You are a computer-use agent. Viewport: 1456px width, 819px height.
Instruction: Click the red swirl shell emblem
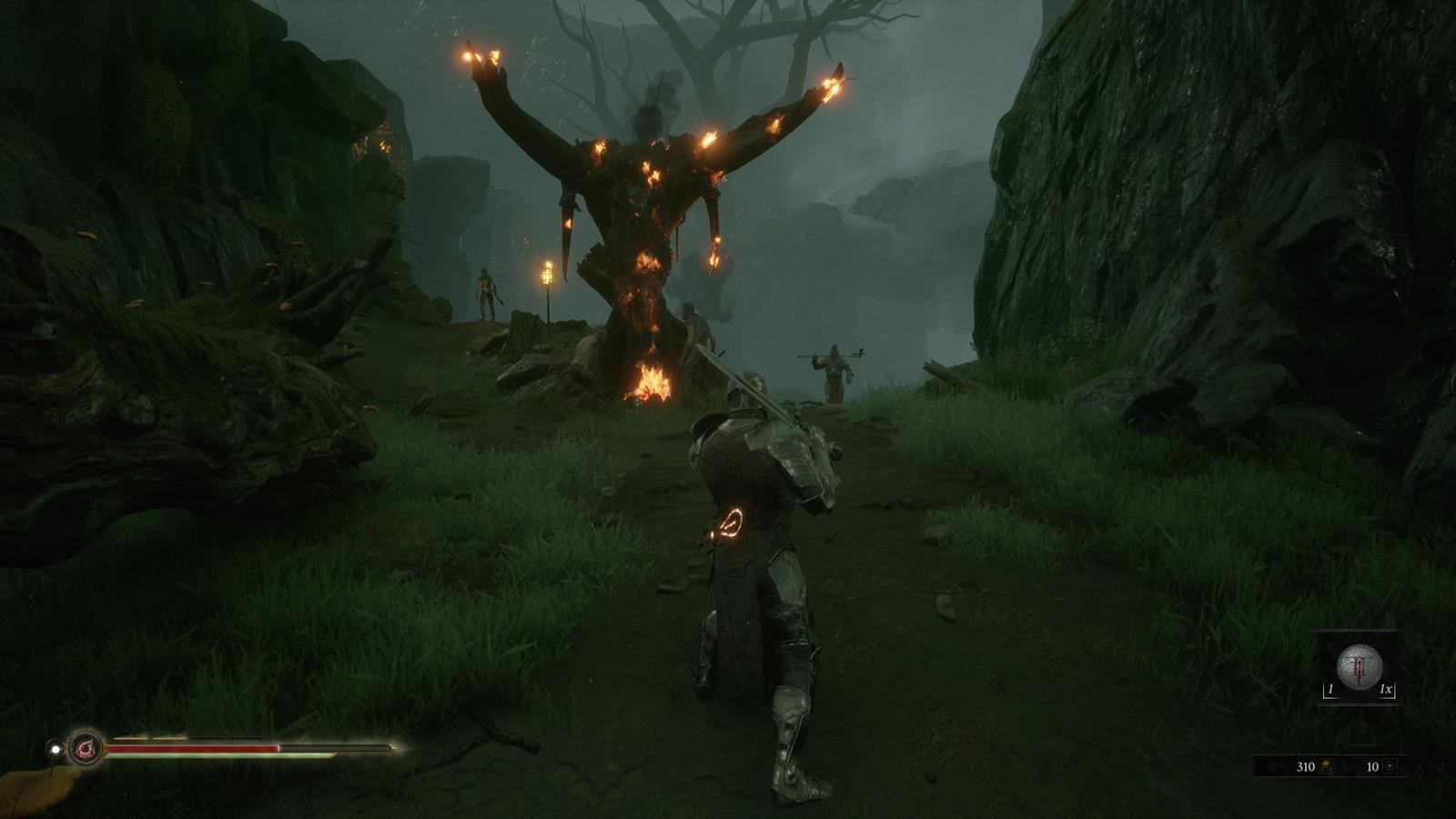click(86, 748)
